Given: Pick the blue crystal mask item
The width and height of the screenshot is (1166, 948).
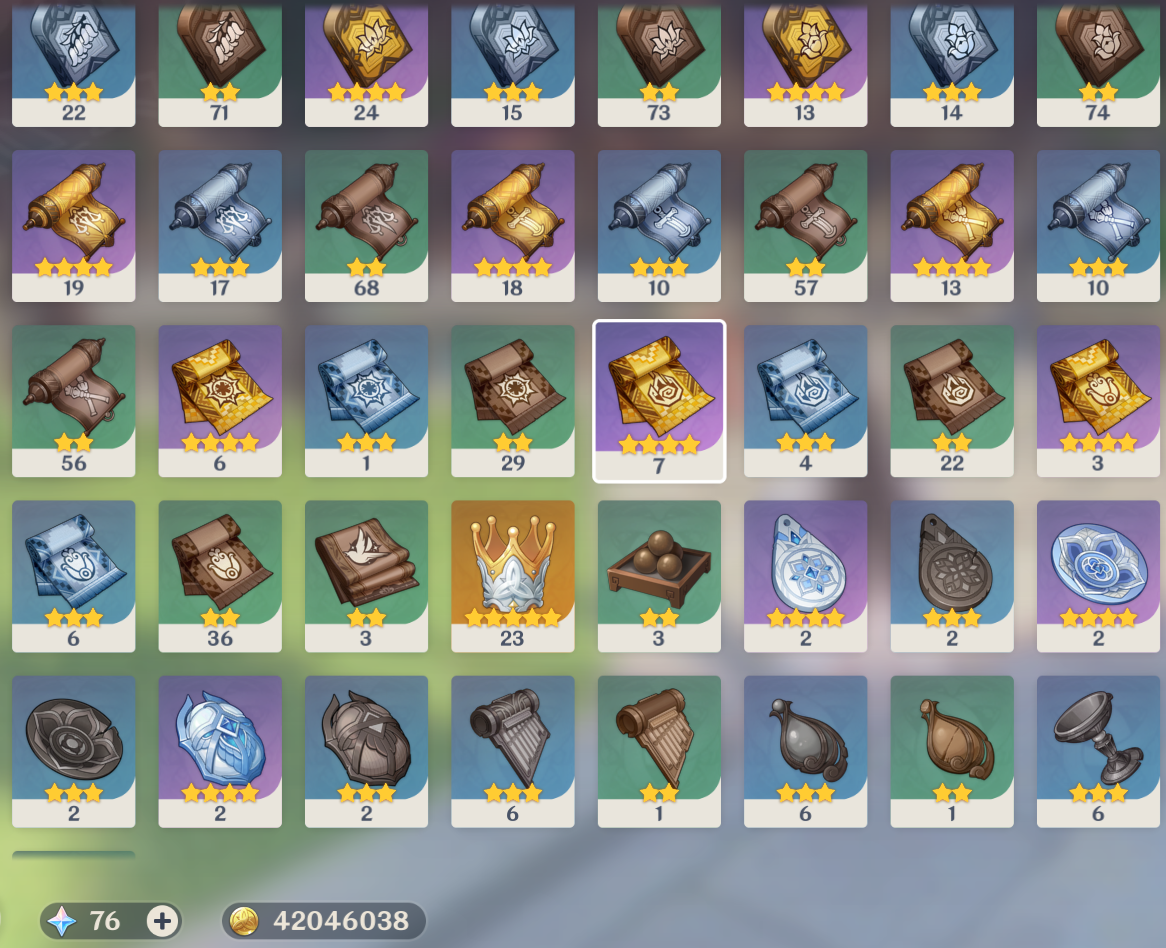Looking at the screenshot, I should point(219,750).
